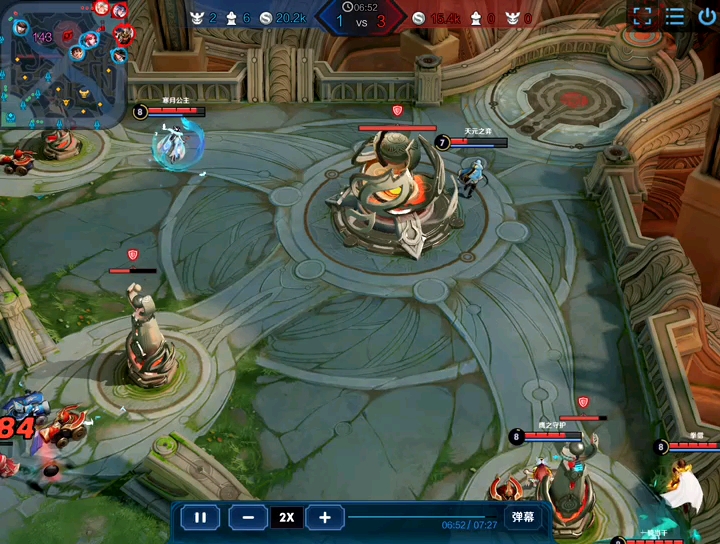Image resolution: width=720 pixels, height=544 pixels.
Task: Click the replay progress bar
Action: [420, 517]
